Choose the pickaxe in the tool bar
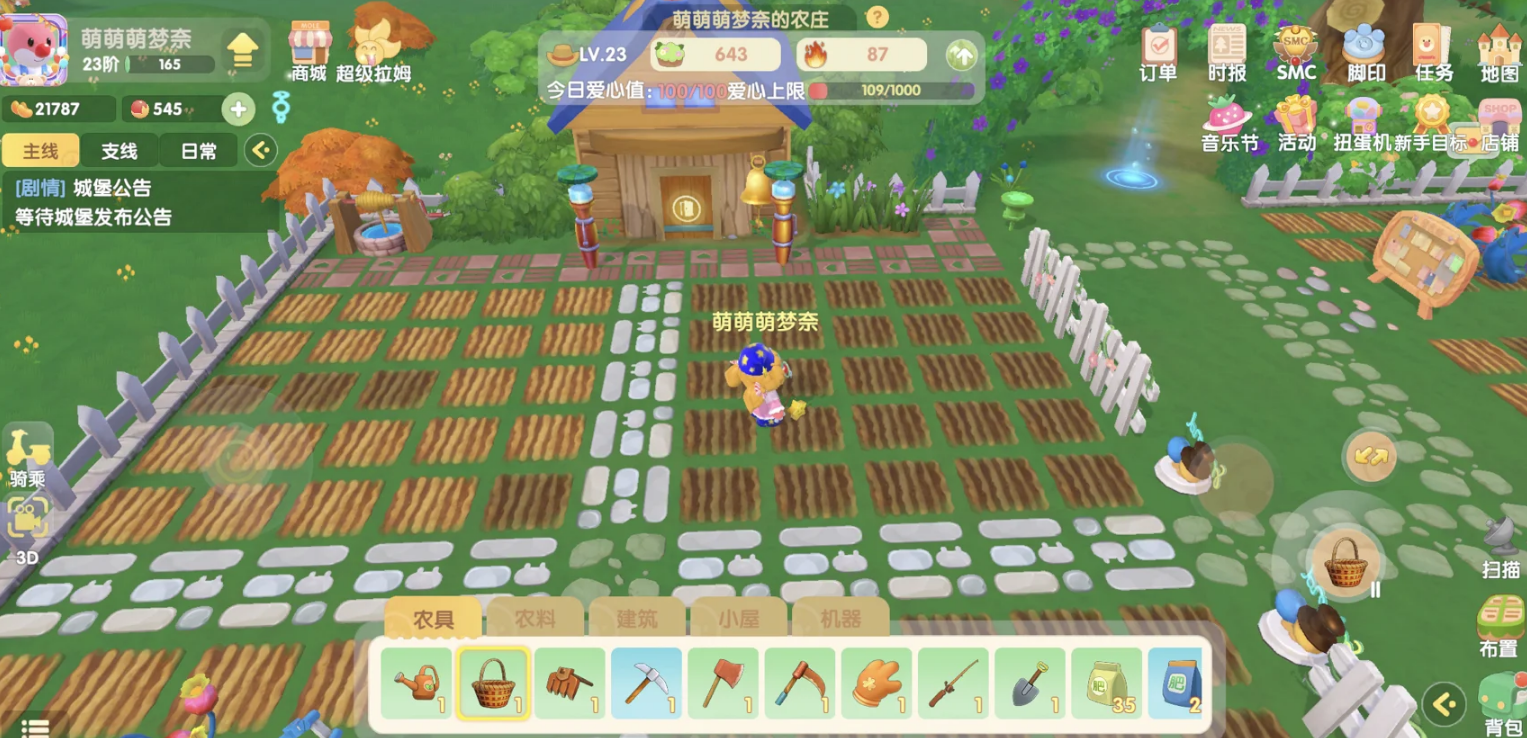Screen dimensions: 1527x738 click(x=647, y=684)
